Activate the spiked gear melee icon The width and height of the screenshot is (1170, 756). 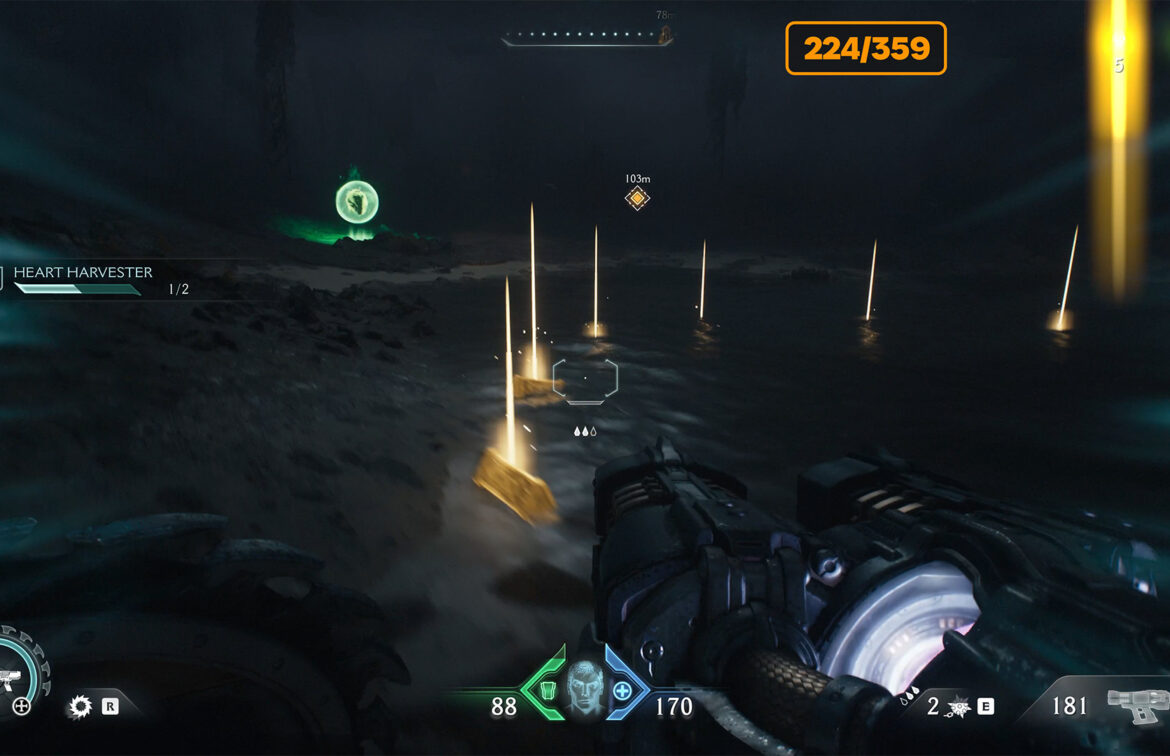pos(79,707)
